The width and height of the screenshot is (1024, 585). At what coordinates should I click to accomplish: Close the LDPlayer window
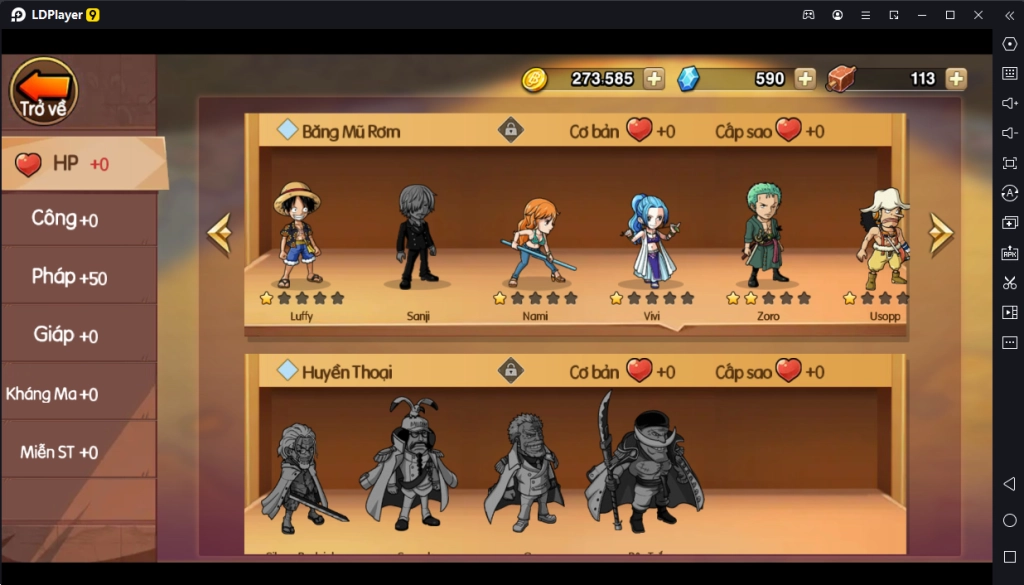pyautogui.click(x=977, y=15)
